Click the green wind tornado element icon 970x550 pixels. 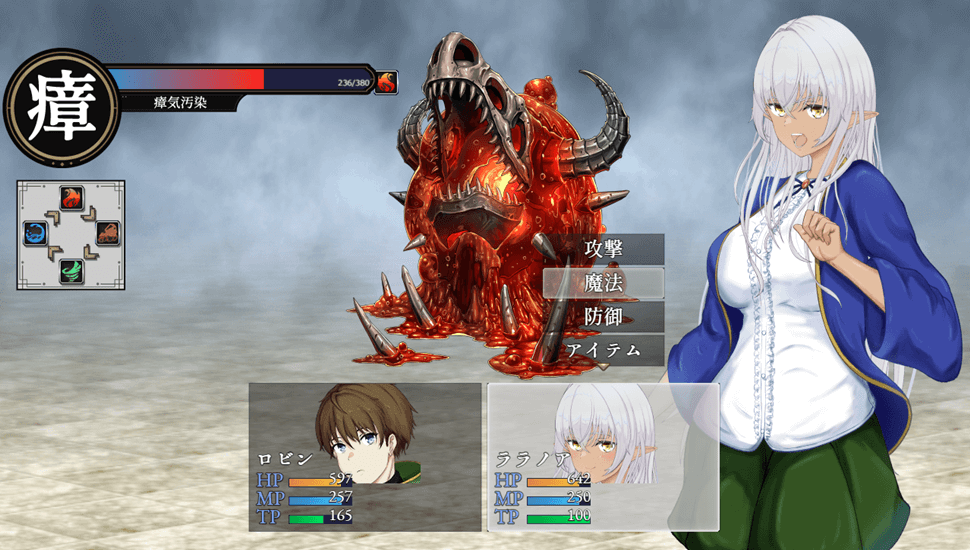(x=71, y=270)
